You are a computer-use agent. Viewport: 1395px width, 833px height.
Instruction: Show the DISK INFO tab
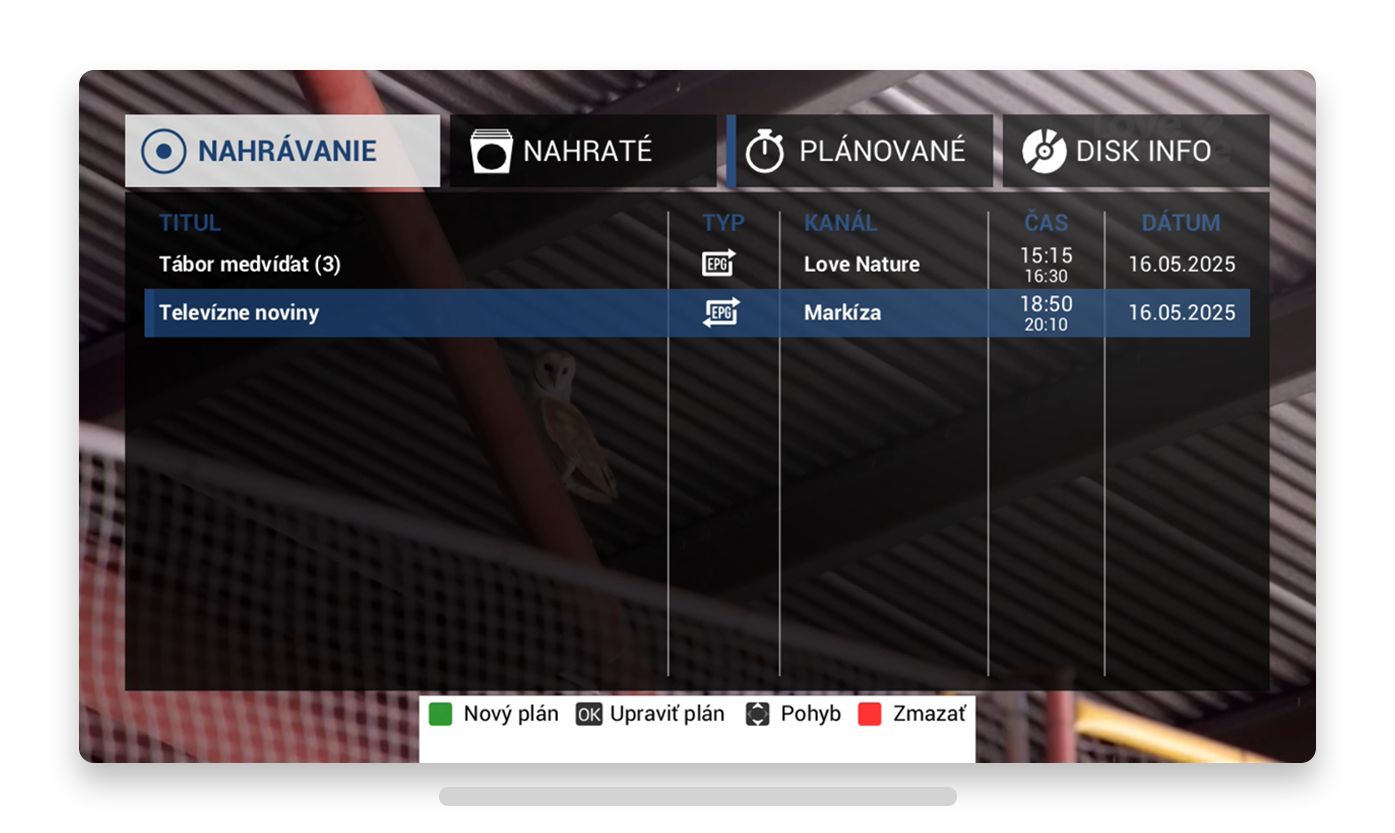pyautogui.click(x=1135, y=151)
